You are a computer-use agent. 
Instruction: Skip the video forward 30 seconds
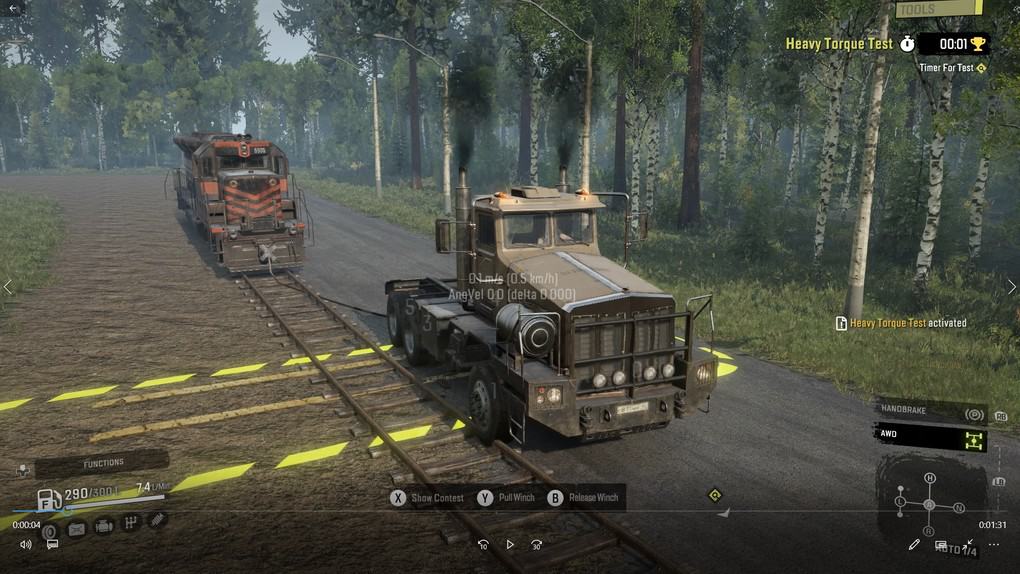coord(537,545)
